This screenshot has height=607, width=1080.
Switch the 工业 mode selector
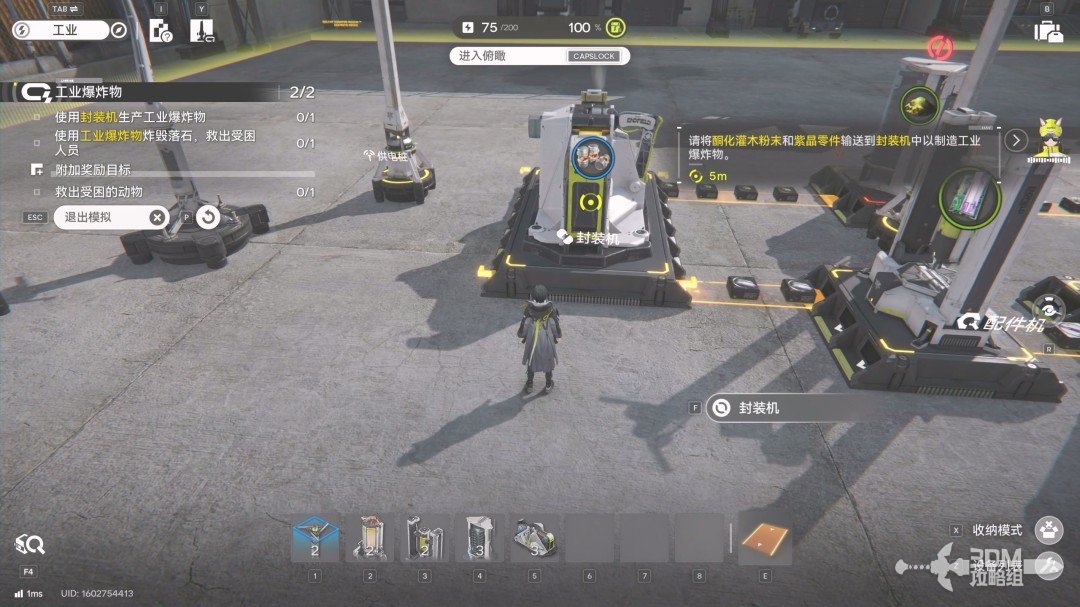point(60,30)
